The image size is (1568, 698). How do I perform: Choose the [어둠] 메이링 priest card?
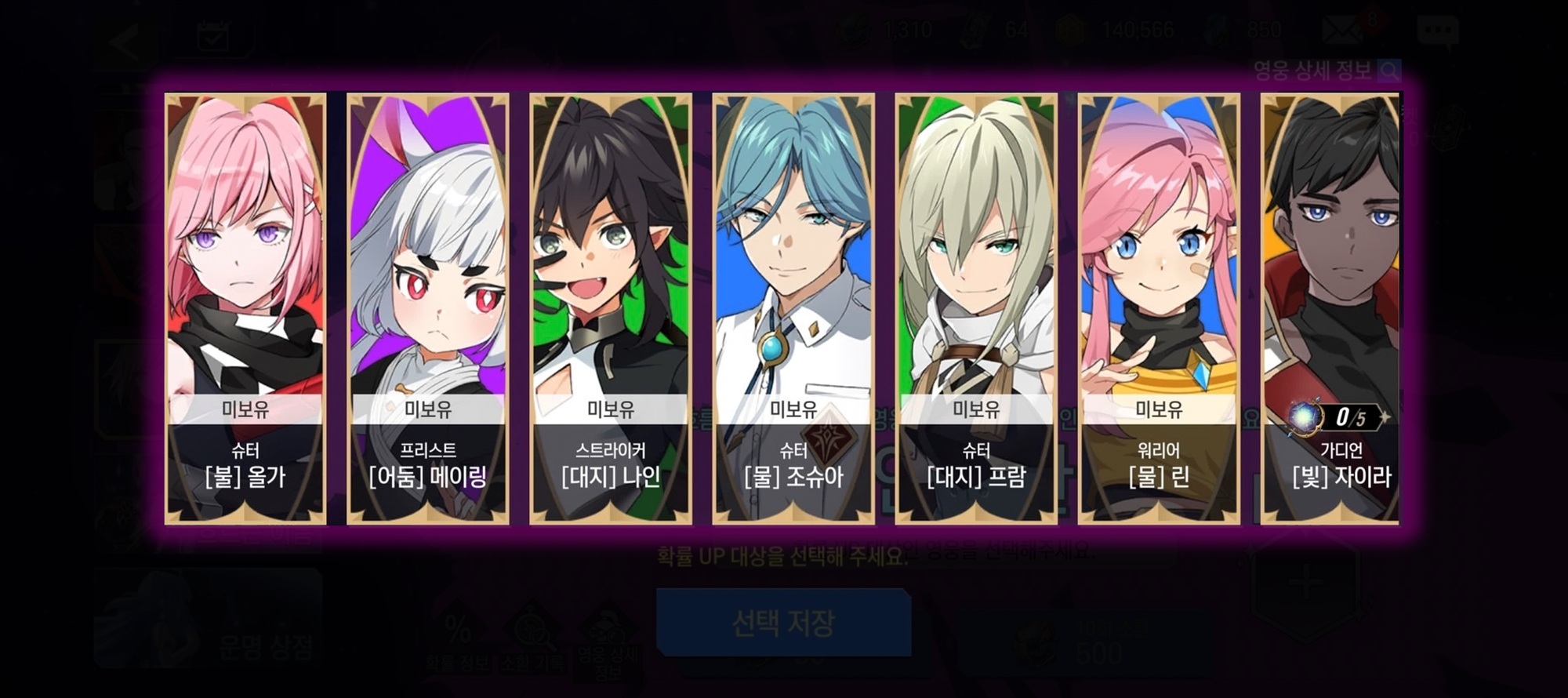pos(428,308)
